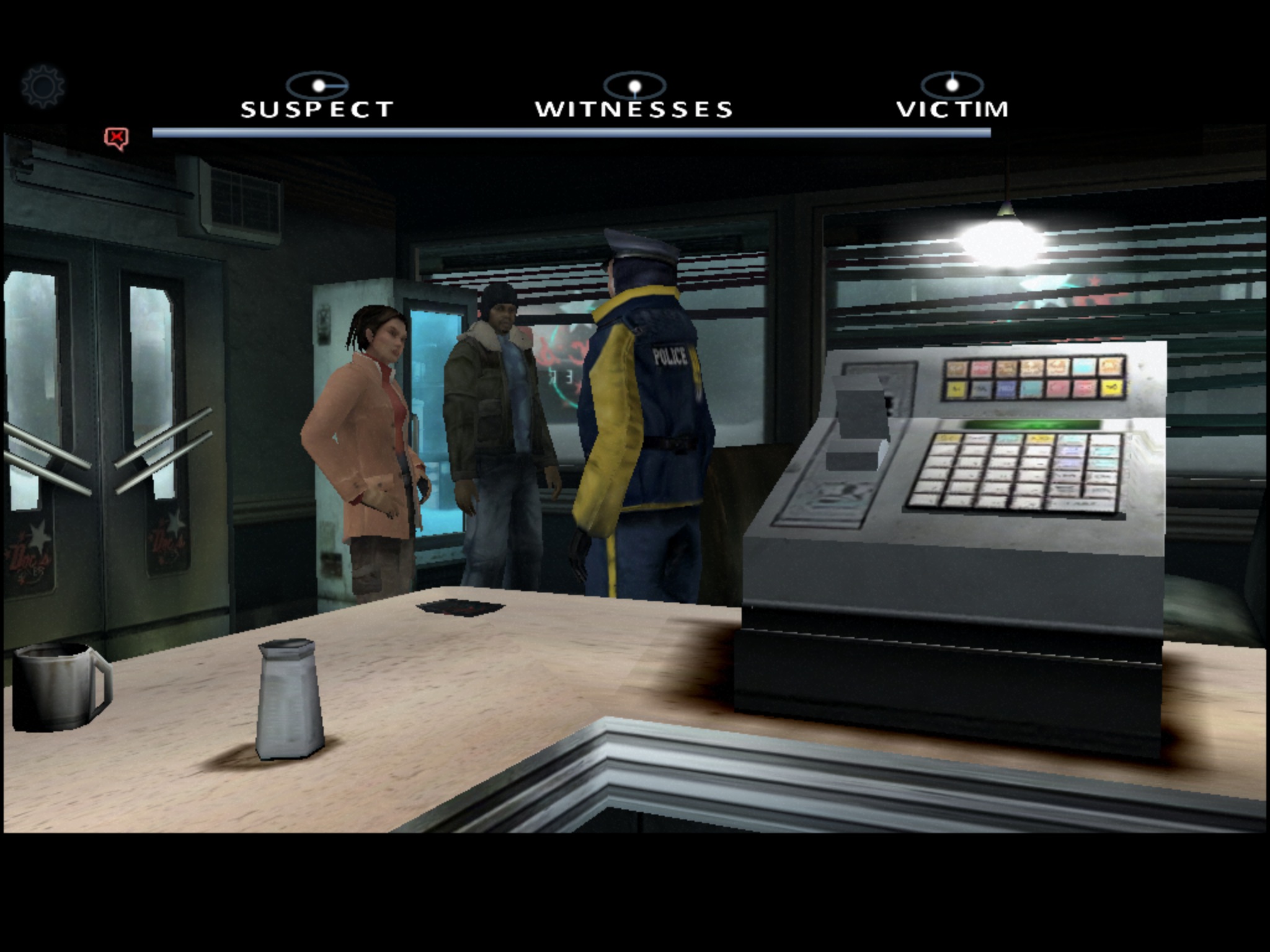This screenshot has height=952, width=1270.
Task: Click the red speech bubble cancel icon
Action: point(116,138)
